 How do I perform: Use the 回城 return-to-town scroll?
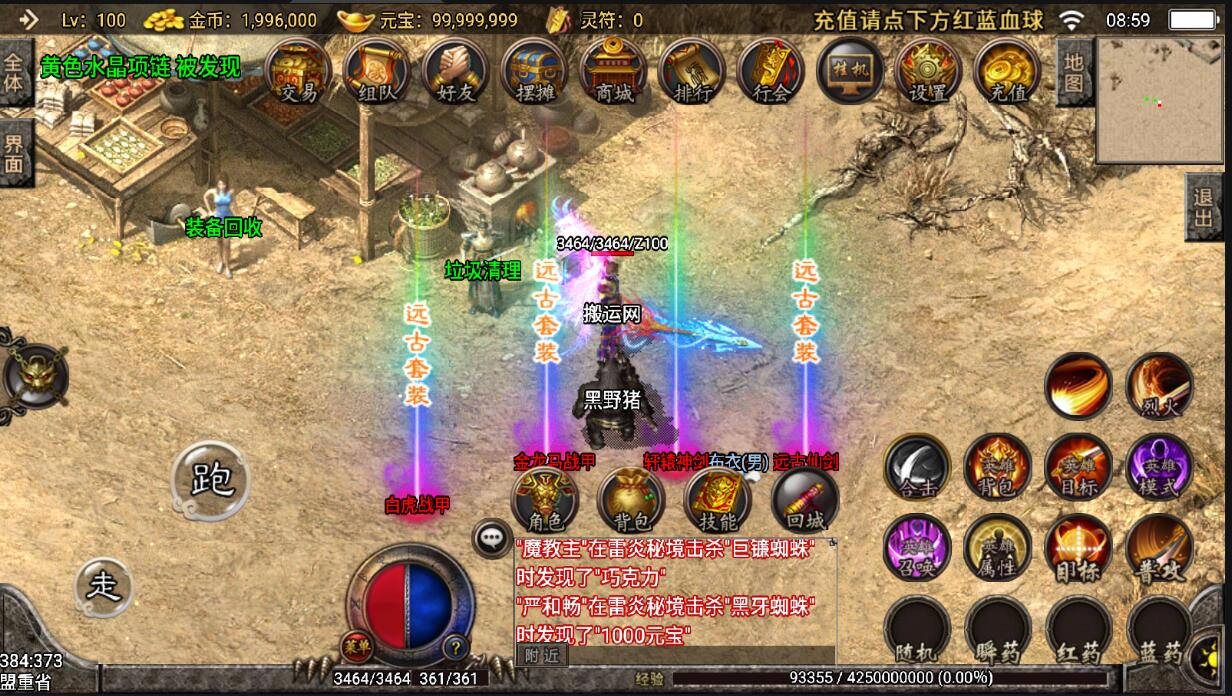pyautogui.click(x=804, y=500)
